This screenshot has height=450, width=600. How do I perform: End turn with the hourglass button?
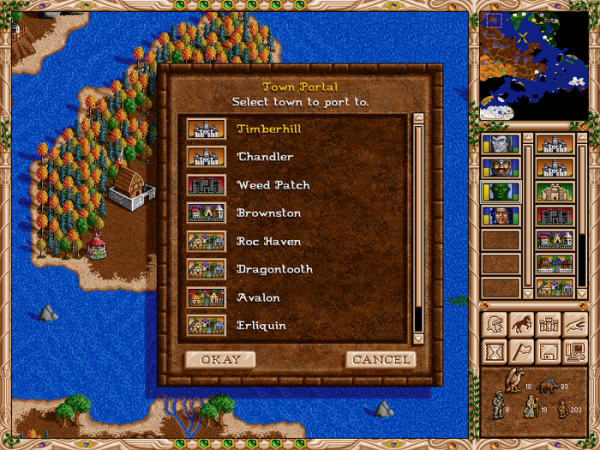494,350
